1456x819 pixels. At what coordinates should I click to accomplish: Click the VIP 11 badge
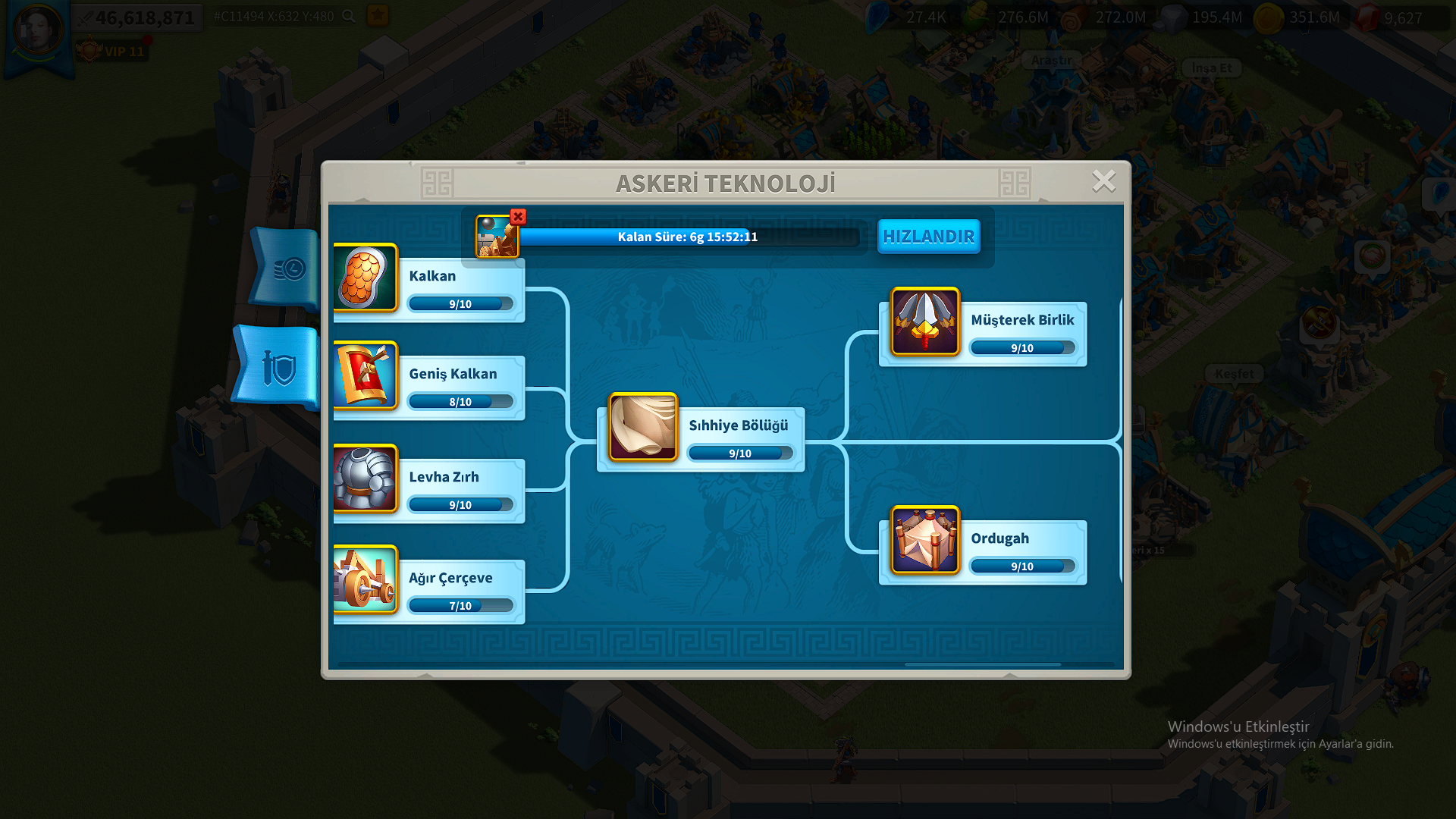pos(112,51)
